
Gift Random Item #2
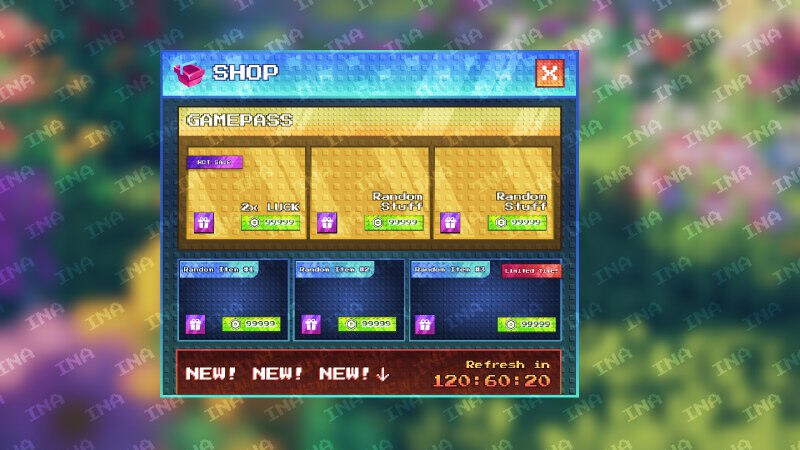pos(311,324)
